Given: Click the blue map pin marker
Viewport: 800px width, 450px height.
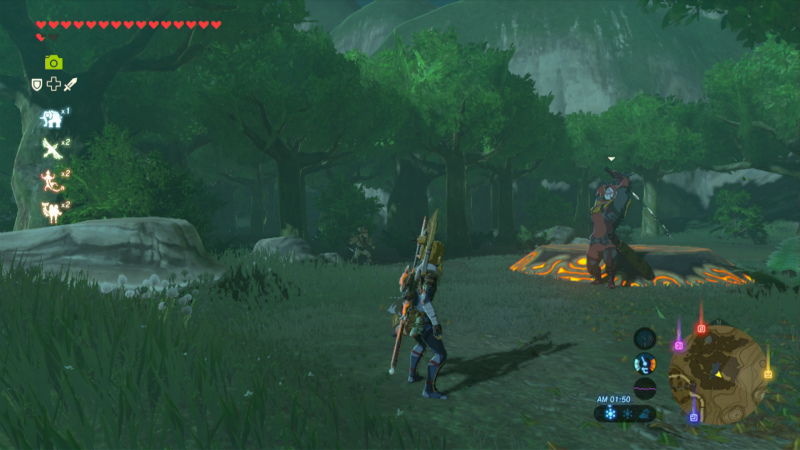Looking at the screenshot, I should coord(694,417).
